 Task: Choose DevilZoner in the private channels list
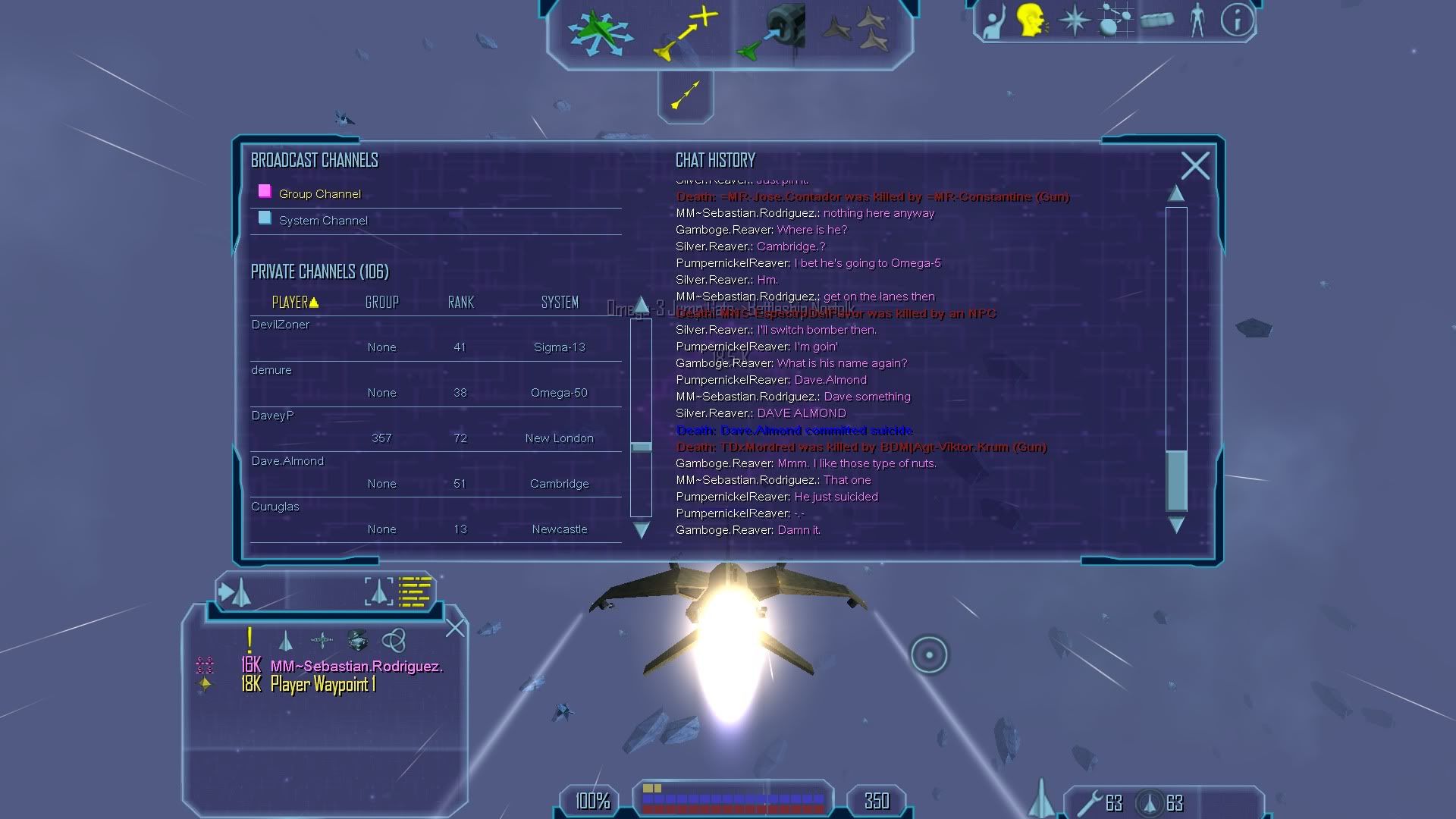tap(281, 325)
